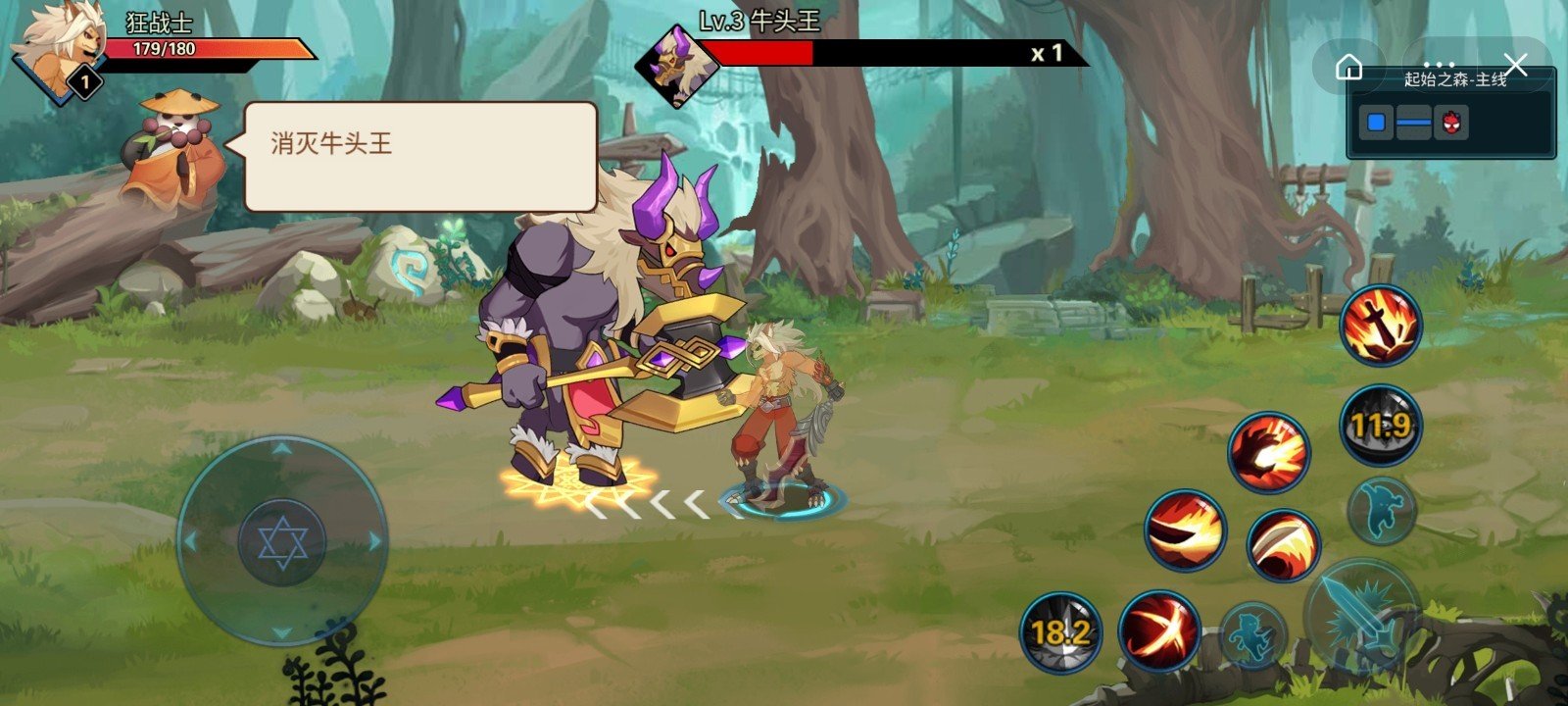Tap the joystick's center star knob
Screen dimensions: 1568x706
coord(282,541)
